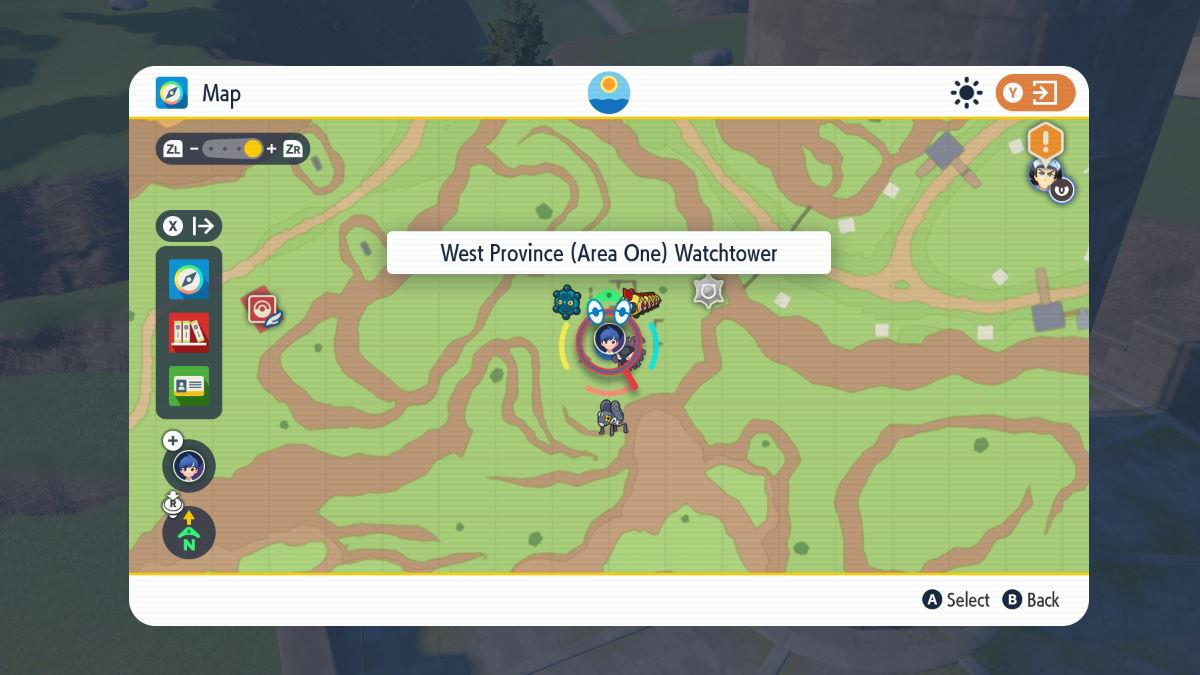1200x675 pixels.
Task: Open the Pokédex bookshelf icon
Action: (x=189, y=332)
